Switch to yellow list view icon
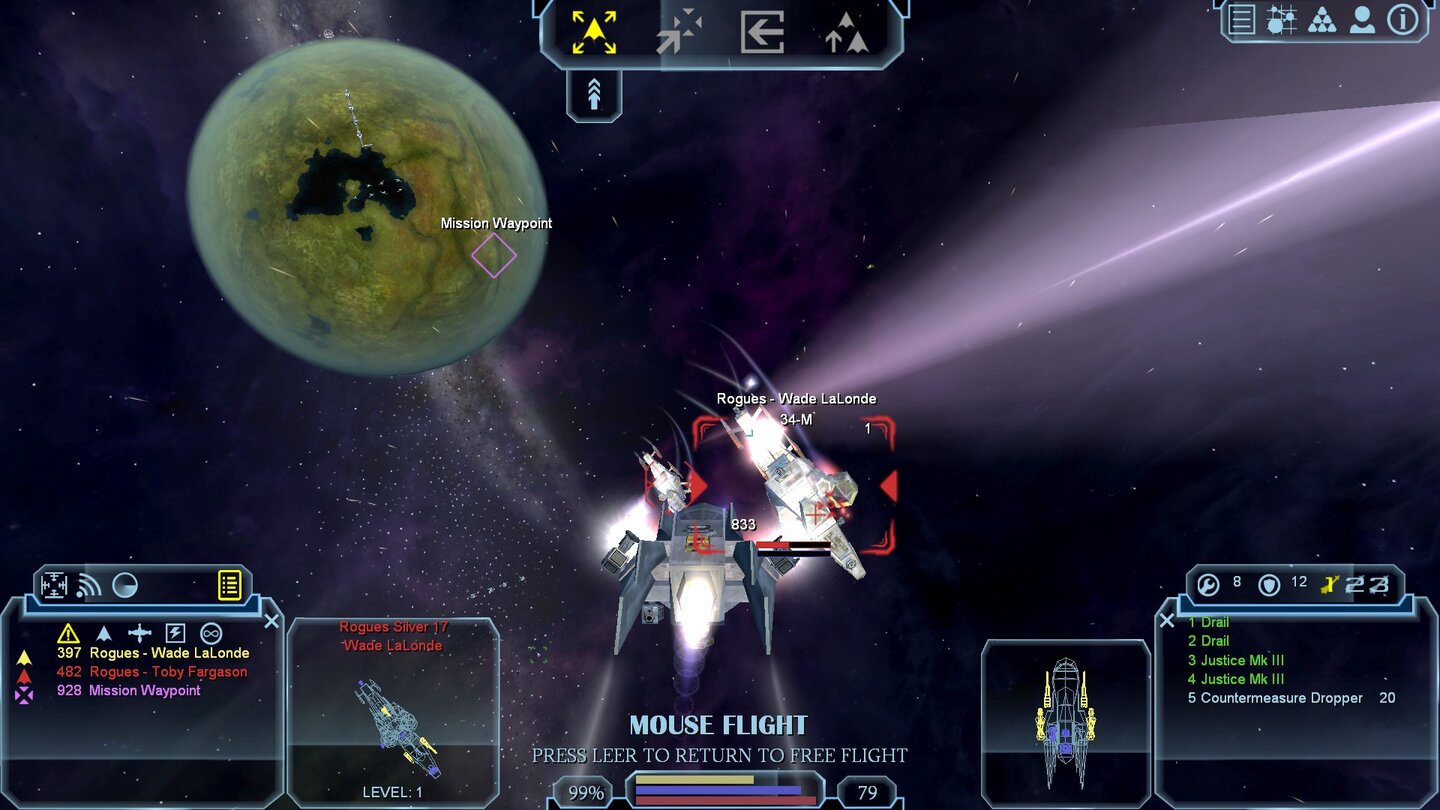This screenshot has width=1440, height=810. (x=230, y=585)
